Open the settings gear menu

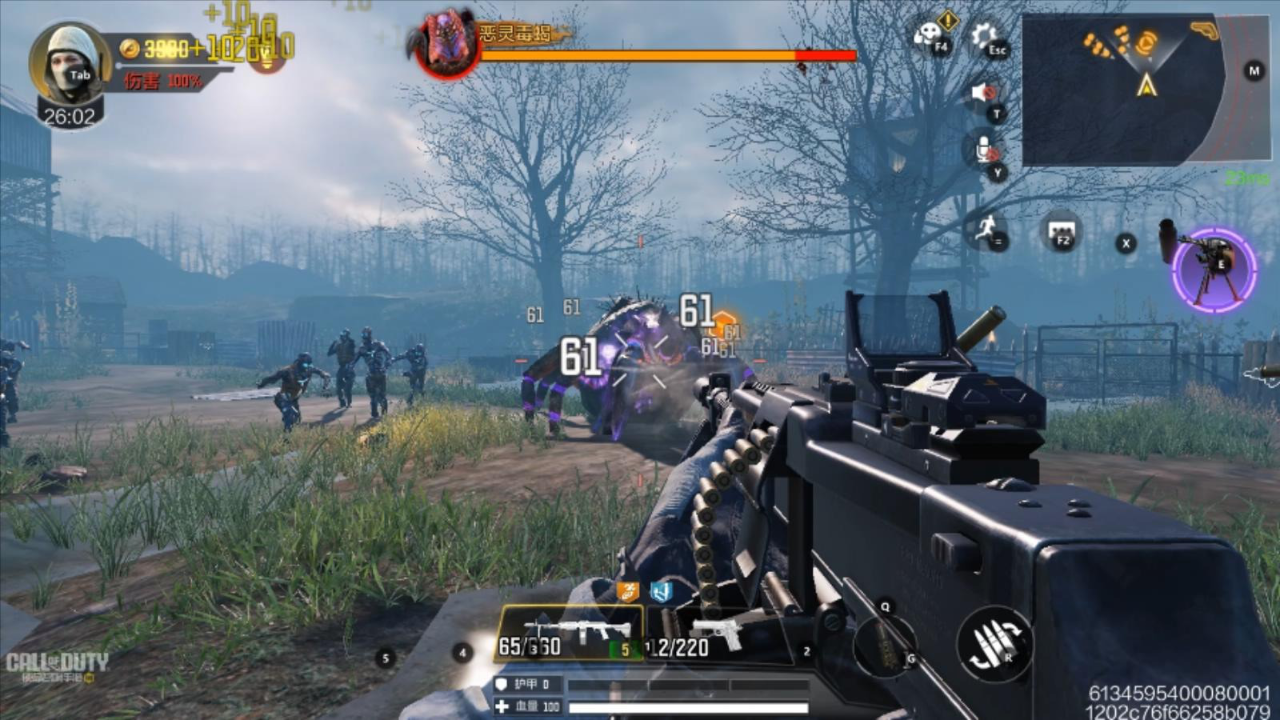[987, 37]
